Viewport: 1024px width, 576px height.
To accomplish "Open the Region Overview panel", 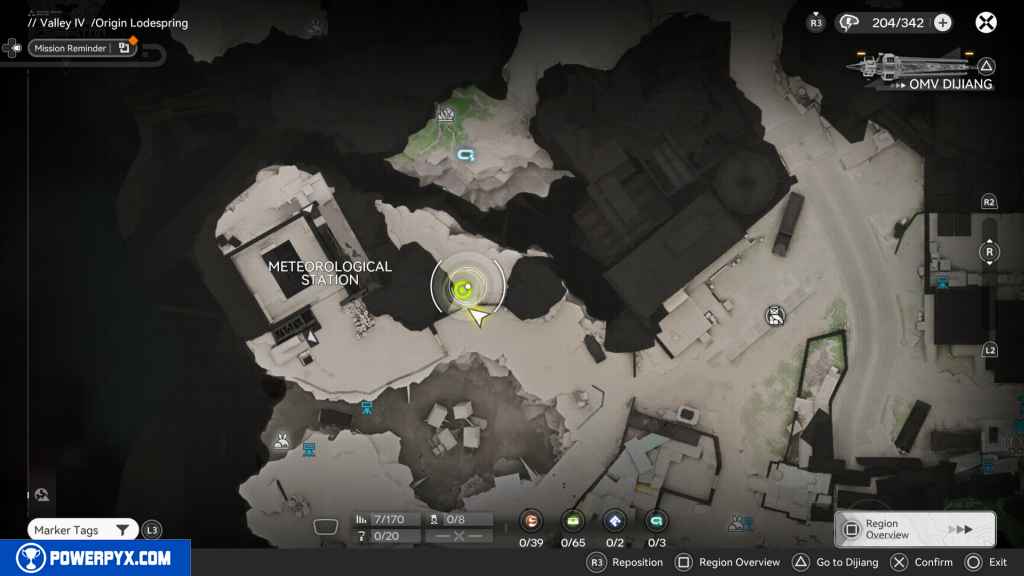I will [914, 529].
